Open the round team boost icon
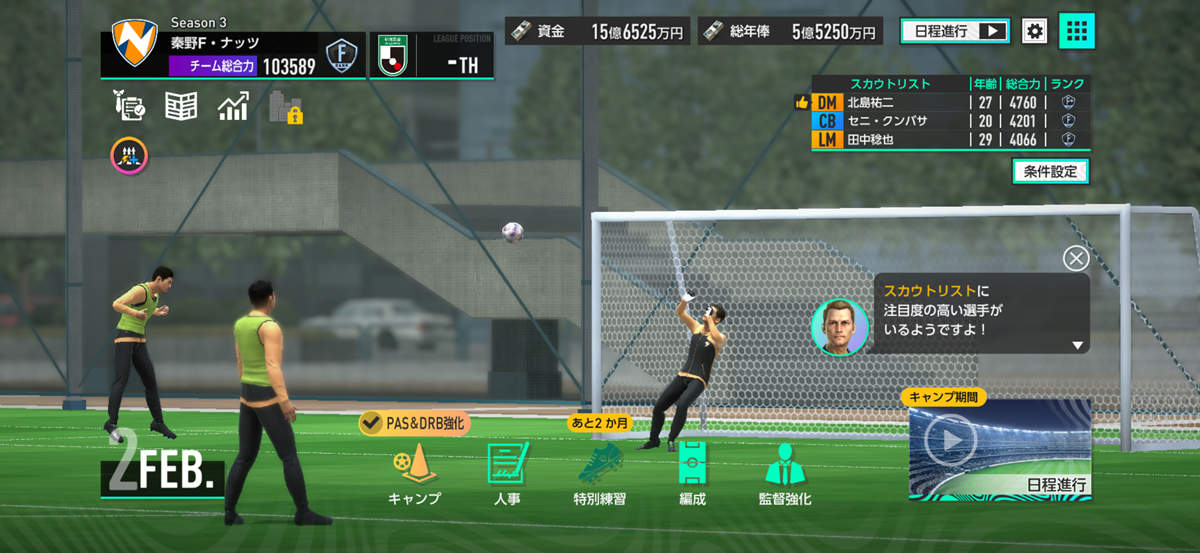This screenshot has width=1200, height=553. pyautogui.click(x=129, y=153)
